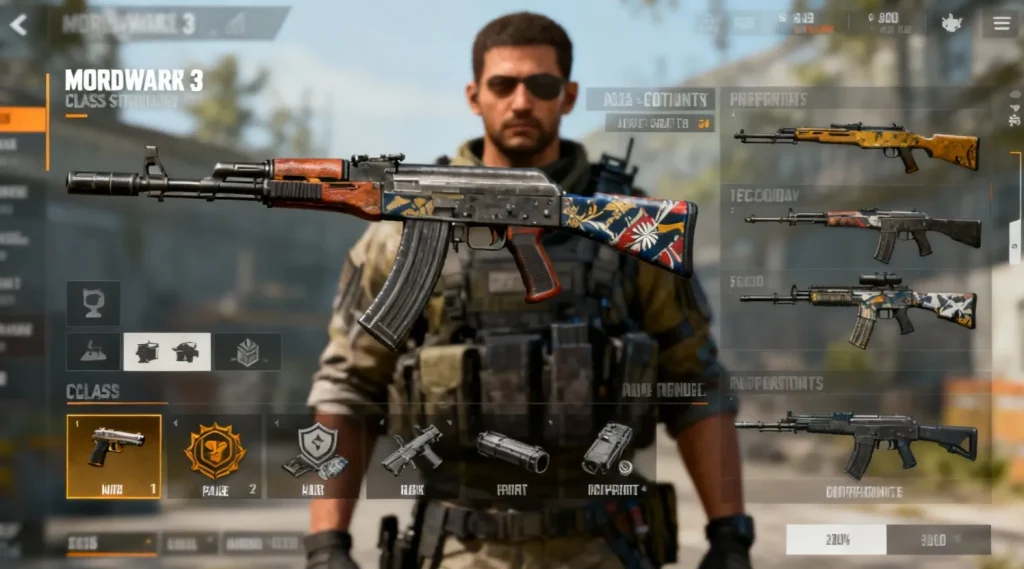Click the trophy icon box
Screen dimensions: 1024x569
coord(93,302)
